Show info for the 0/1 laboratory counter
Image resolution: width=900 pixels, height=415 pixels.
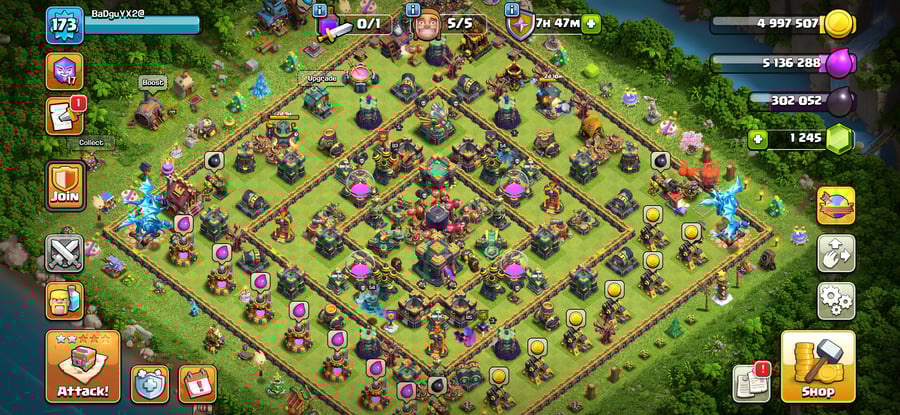click(x=320, y=10)
